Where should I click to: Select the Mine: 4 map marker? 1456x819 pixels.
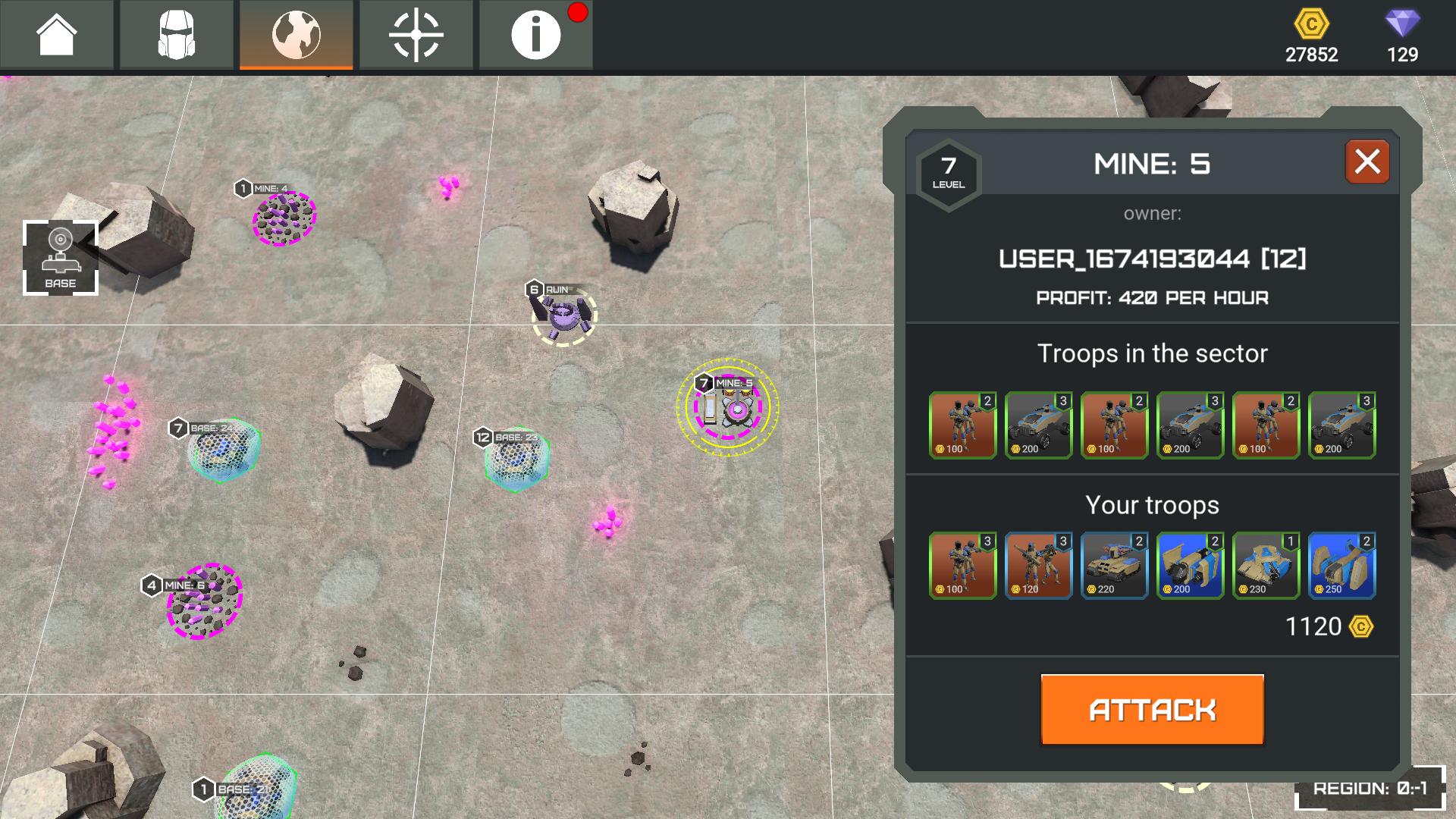click(x=284, y=218)
